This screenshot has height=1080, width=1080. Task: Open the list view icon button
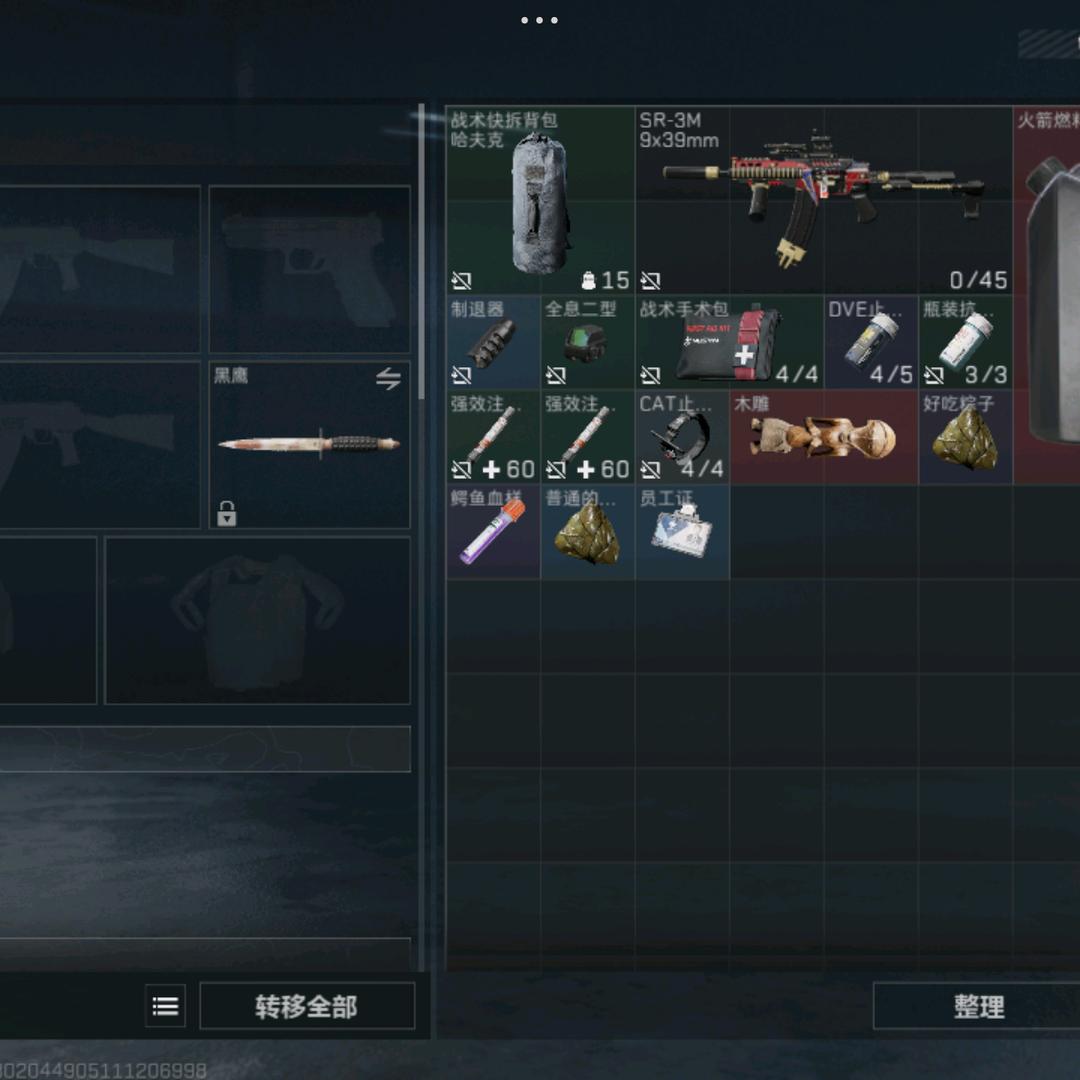[166, 1006]
